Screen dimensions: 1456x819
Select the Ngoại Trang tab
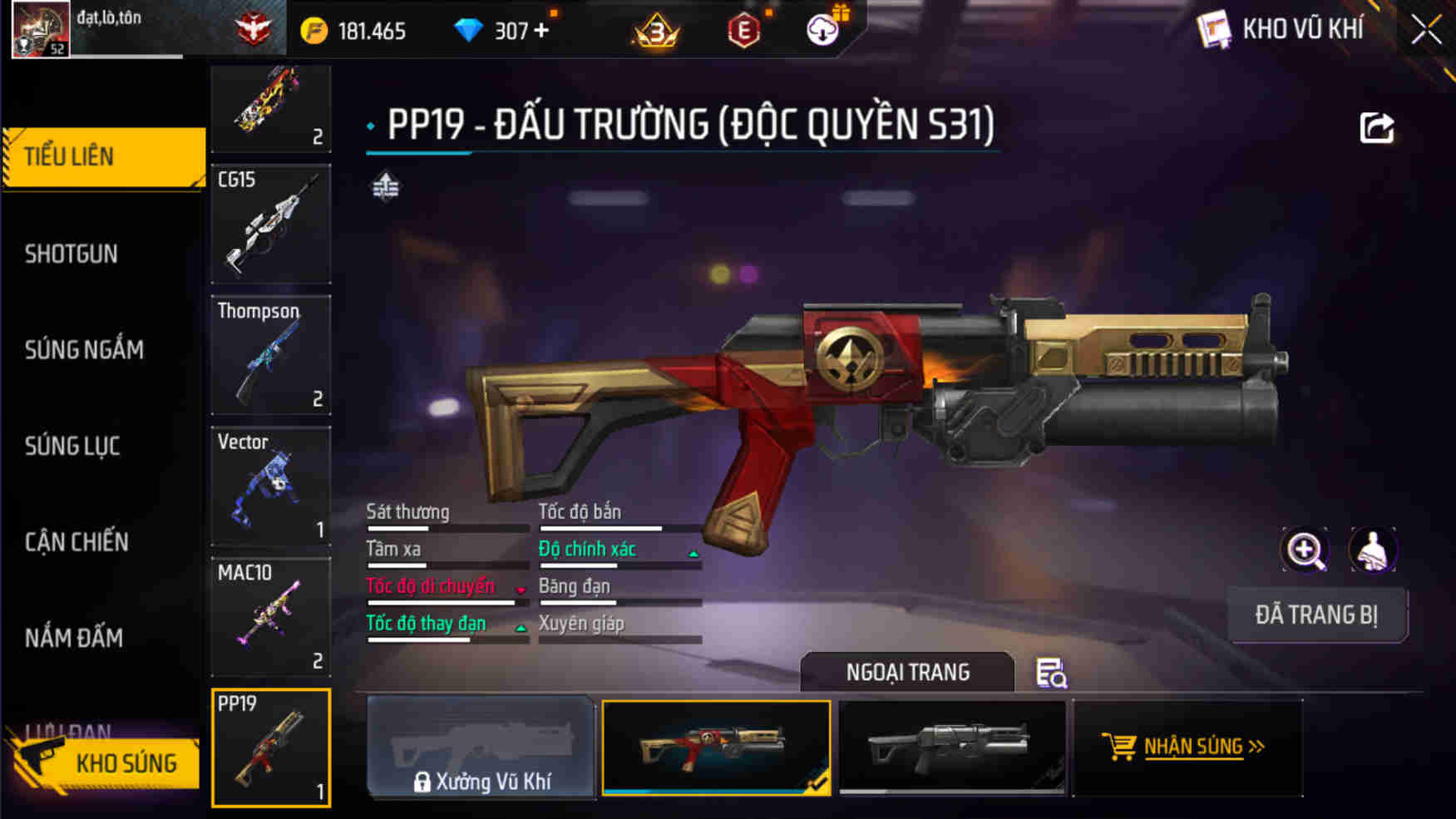906,672
